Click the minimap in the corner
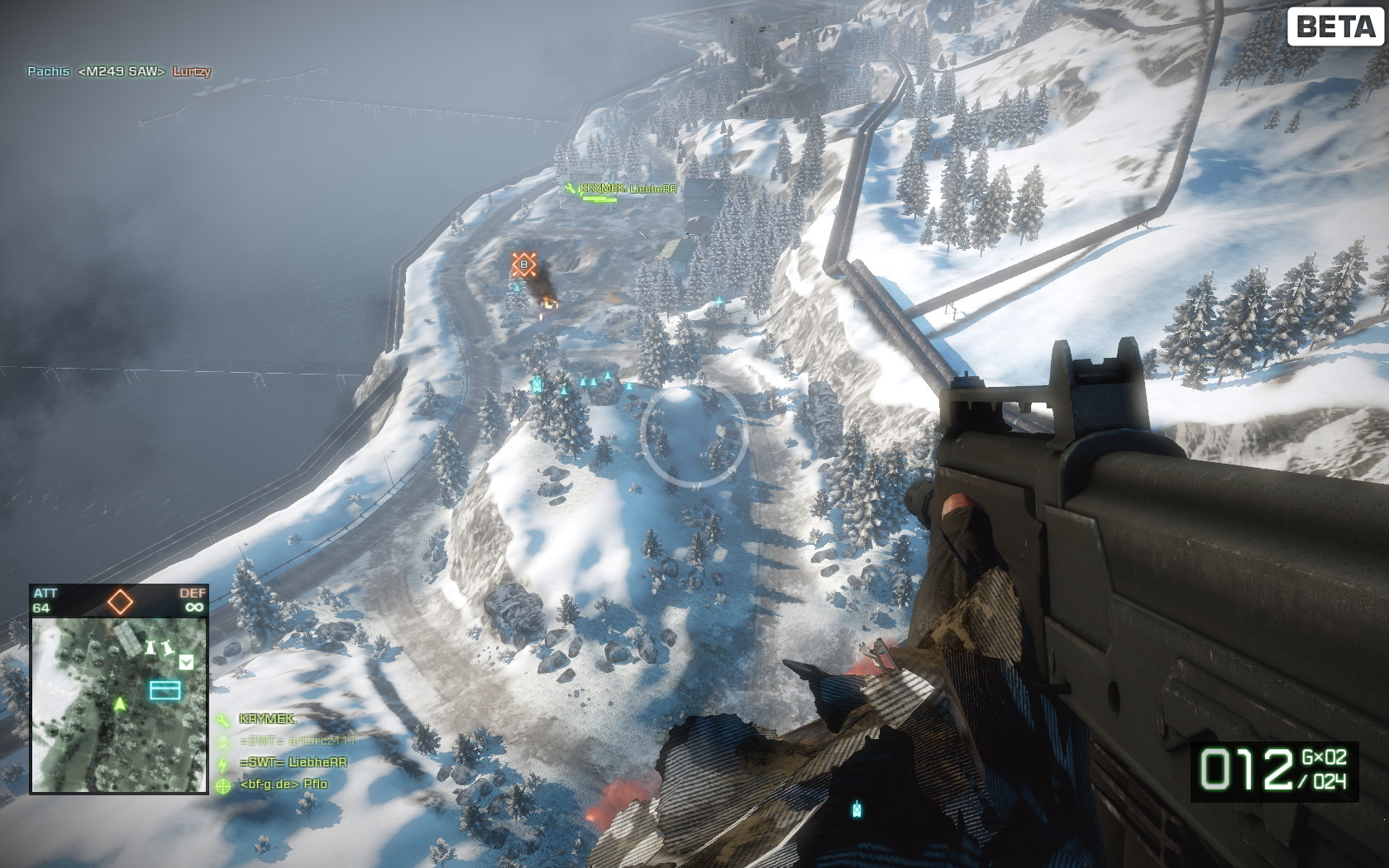The image size is (1389, 868). click(119, 704)
